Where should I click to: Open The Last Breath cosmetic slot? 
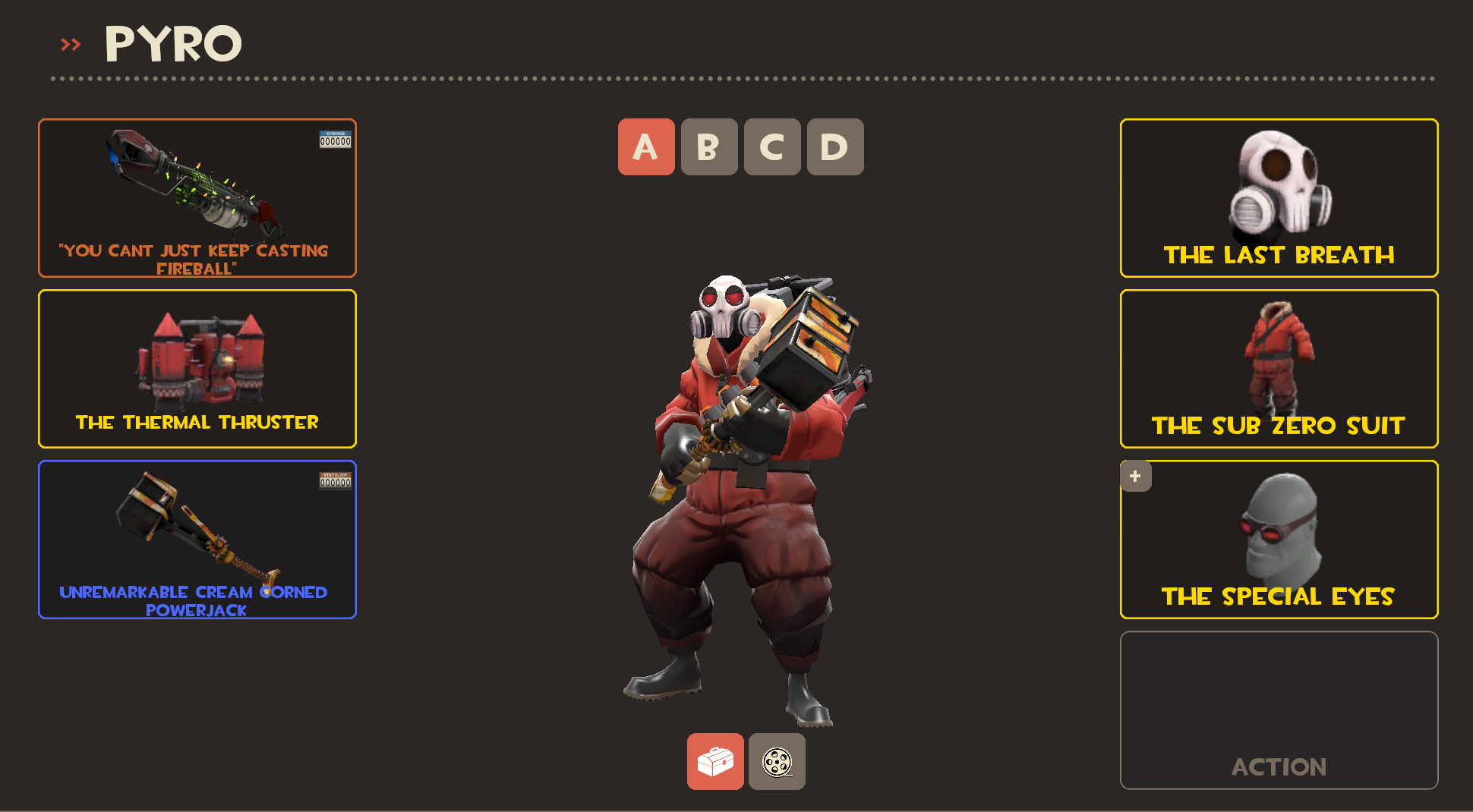pos(1279,198)
